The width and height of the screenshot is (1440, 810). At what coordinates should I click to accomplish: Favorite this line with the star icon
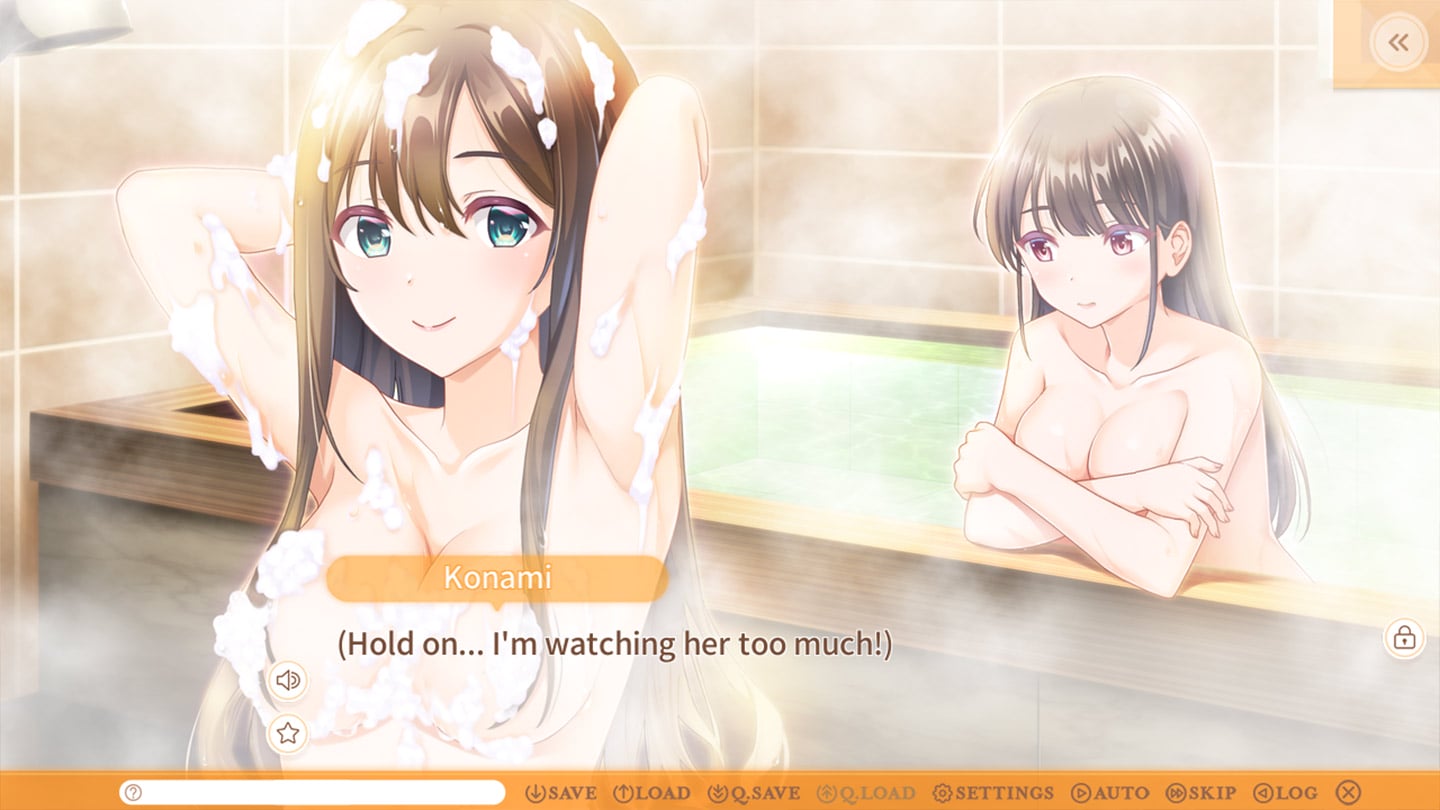point(288,734)
